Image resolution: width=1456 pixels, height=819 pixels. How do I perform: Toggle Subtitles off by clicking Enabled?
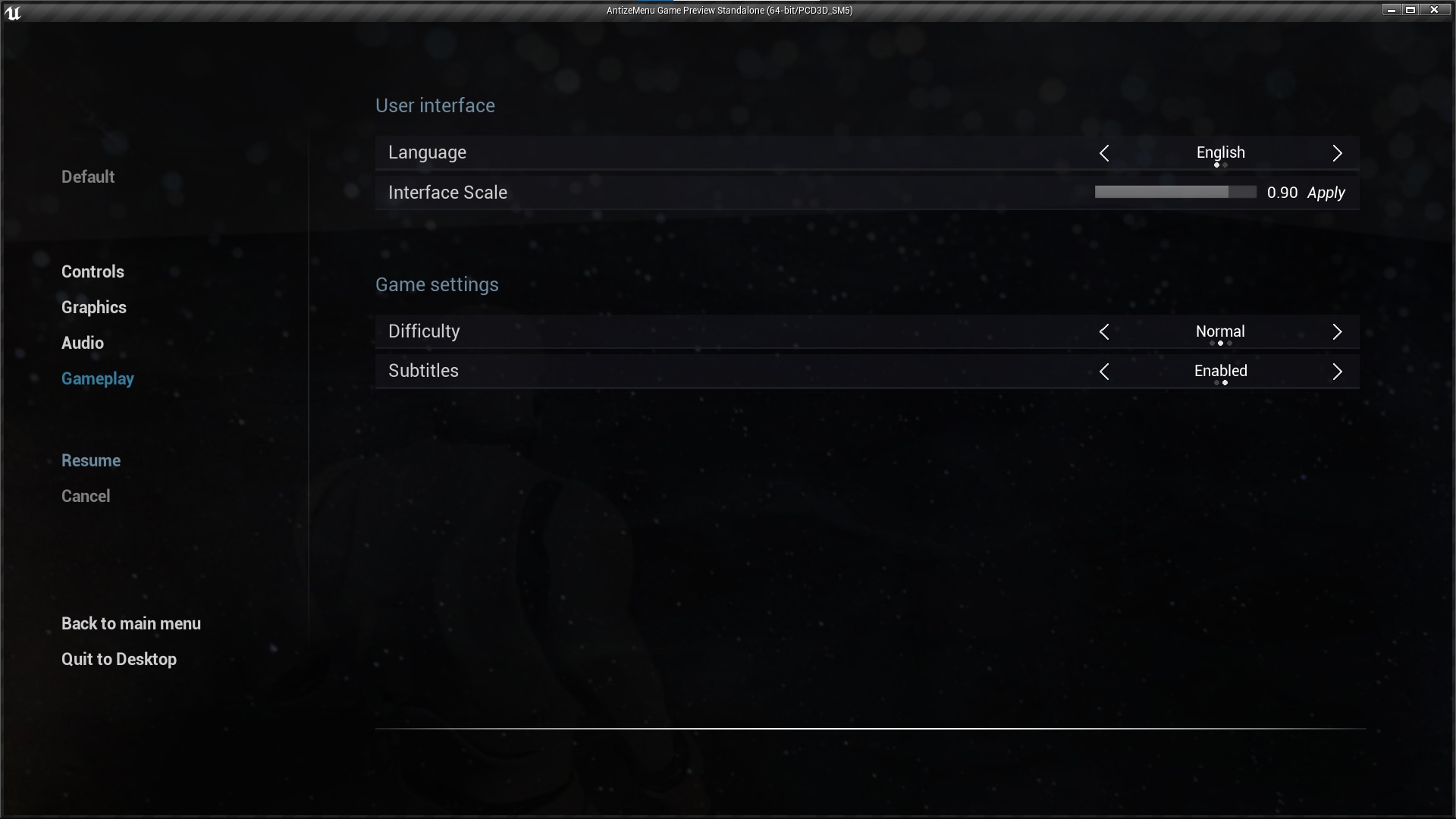pyautogui.click(x=1220, y=371)
